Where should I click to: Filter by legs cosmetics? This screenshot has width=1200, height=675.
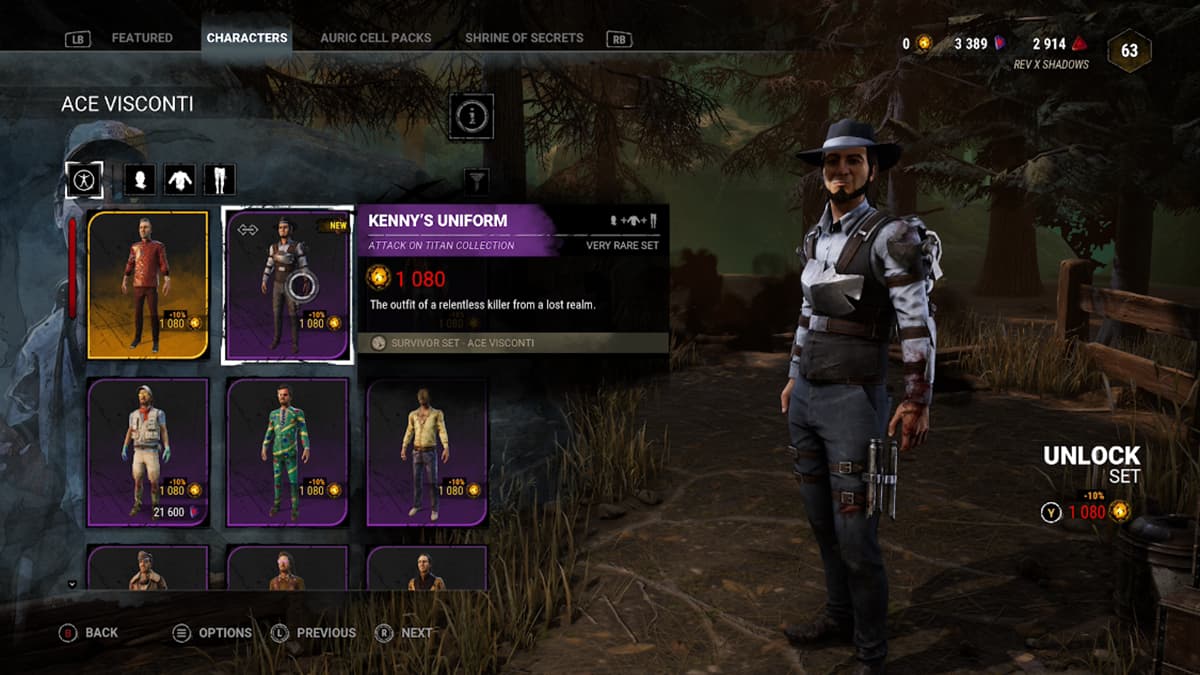point(218,180)
